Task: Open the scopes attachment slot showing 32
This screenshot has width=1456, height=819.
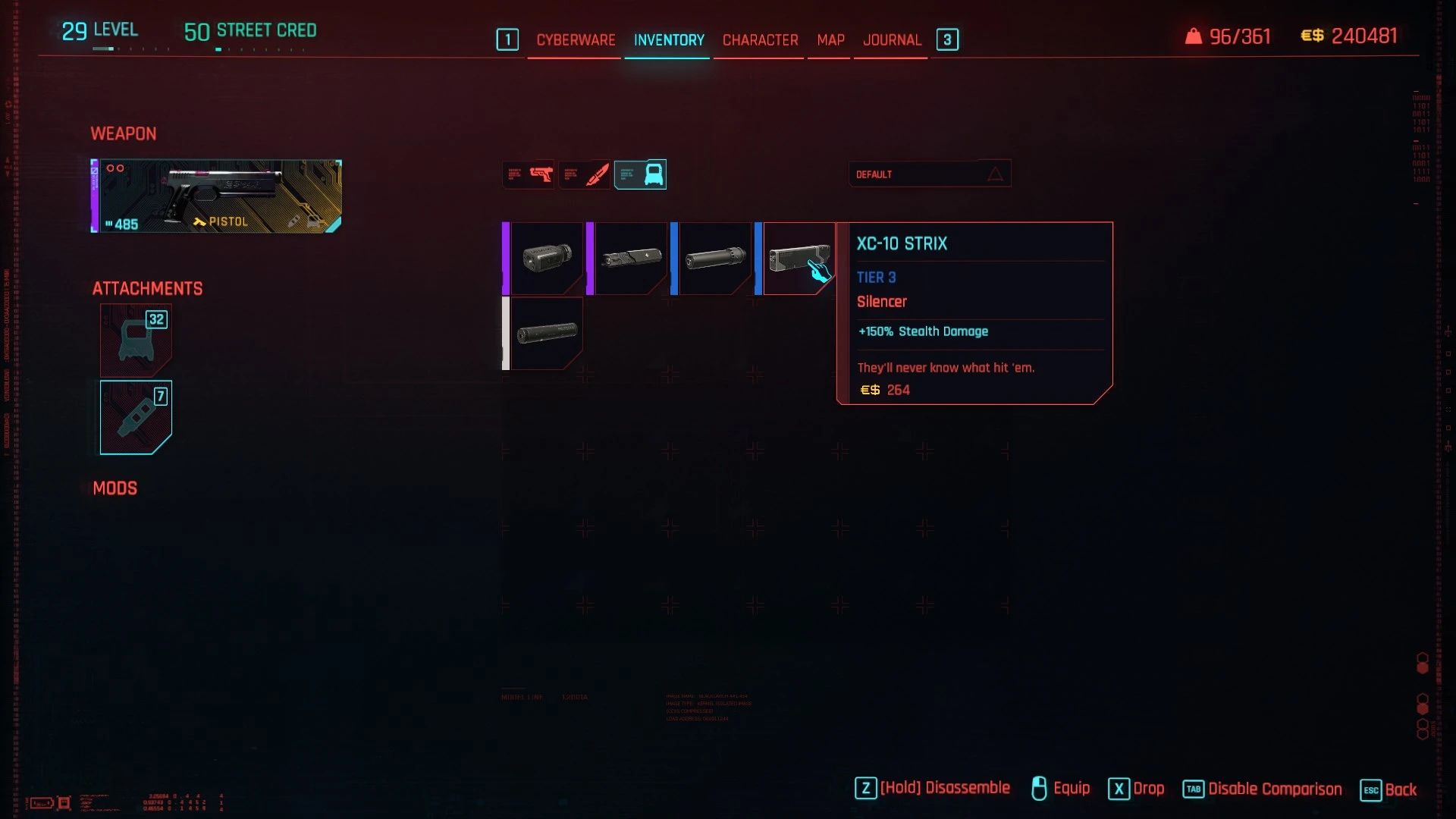Action: pos(135,340)
